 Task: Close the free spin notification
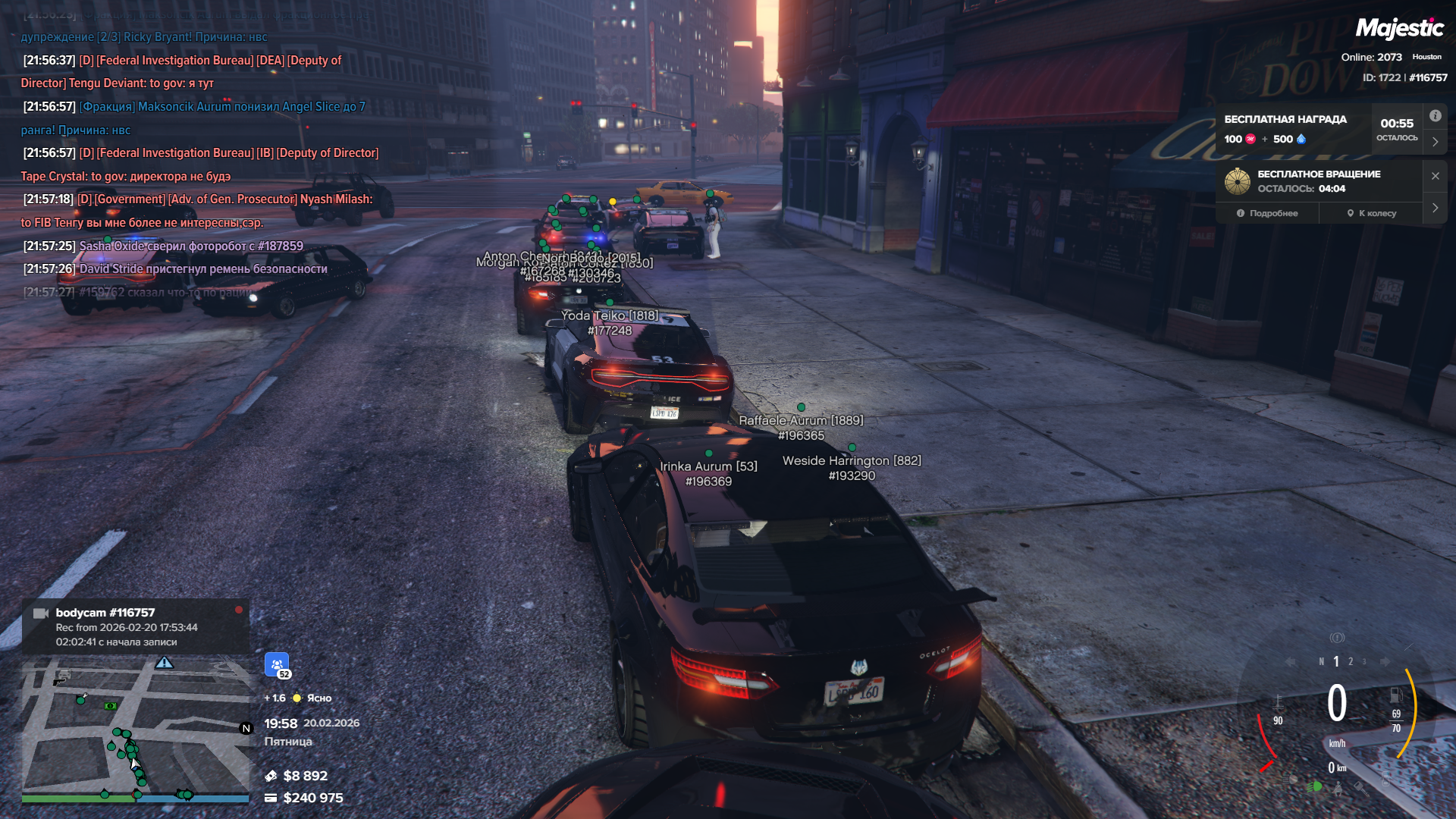click(1435, 176)
